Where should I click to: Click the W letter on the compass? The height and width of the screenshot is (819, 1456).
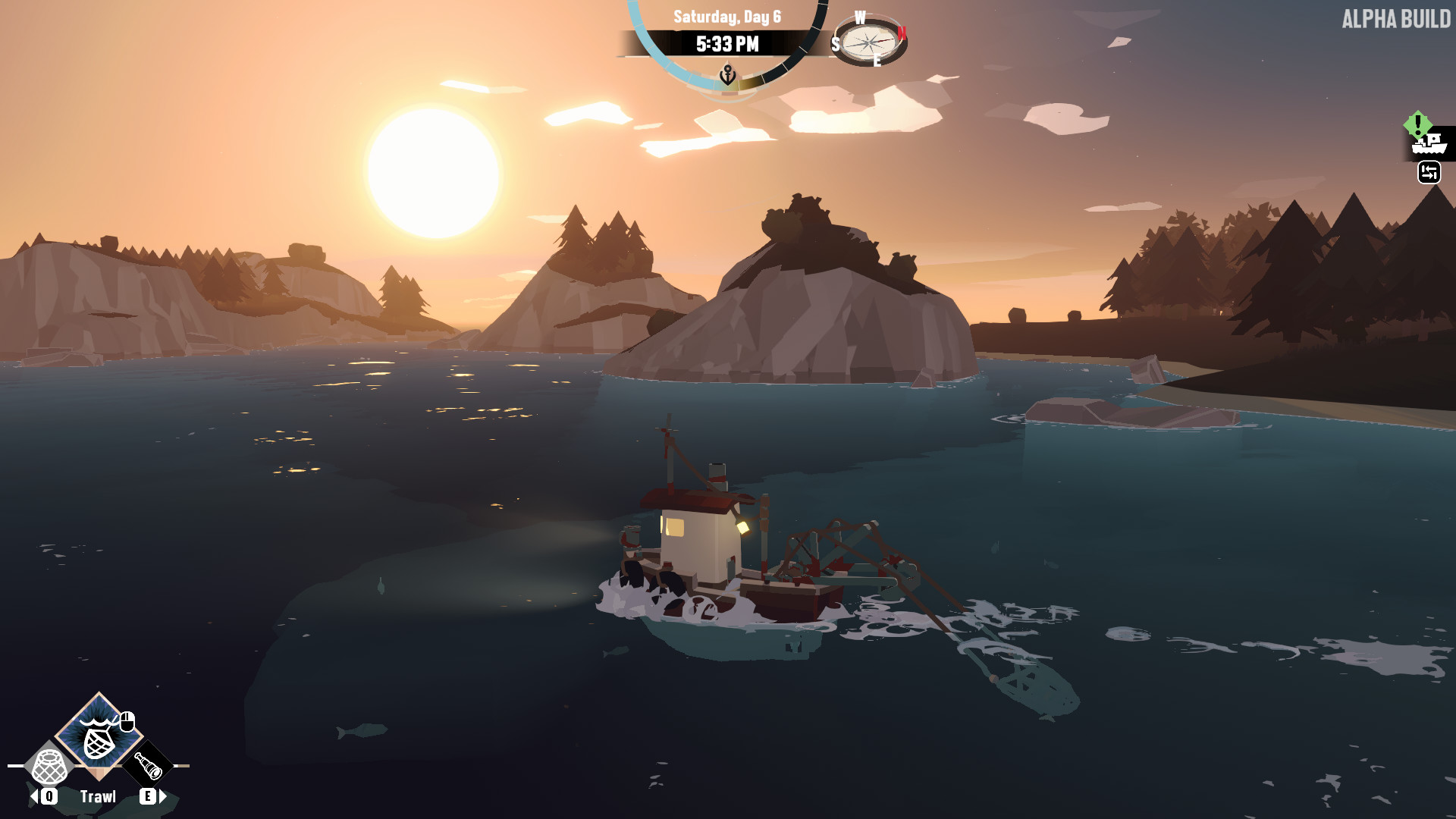pos(860,17)
